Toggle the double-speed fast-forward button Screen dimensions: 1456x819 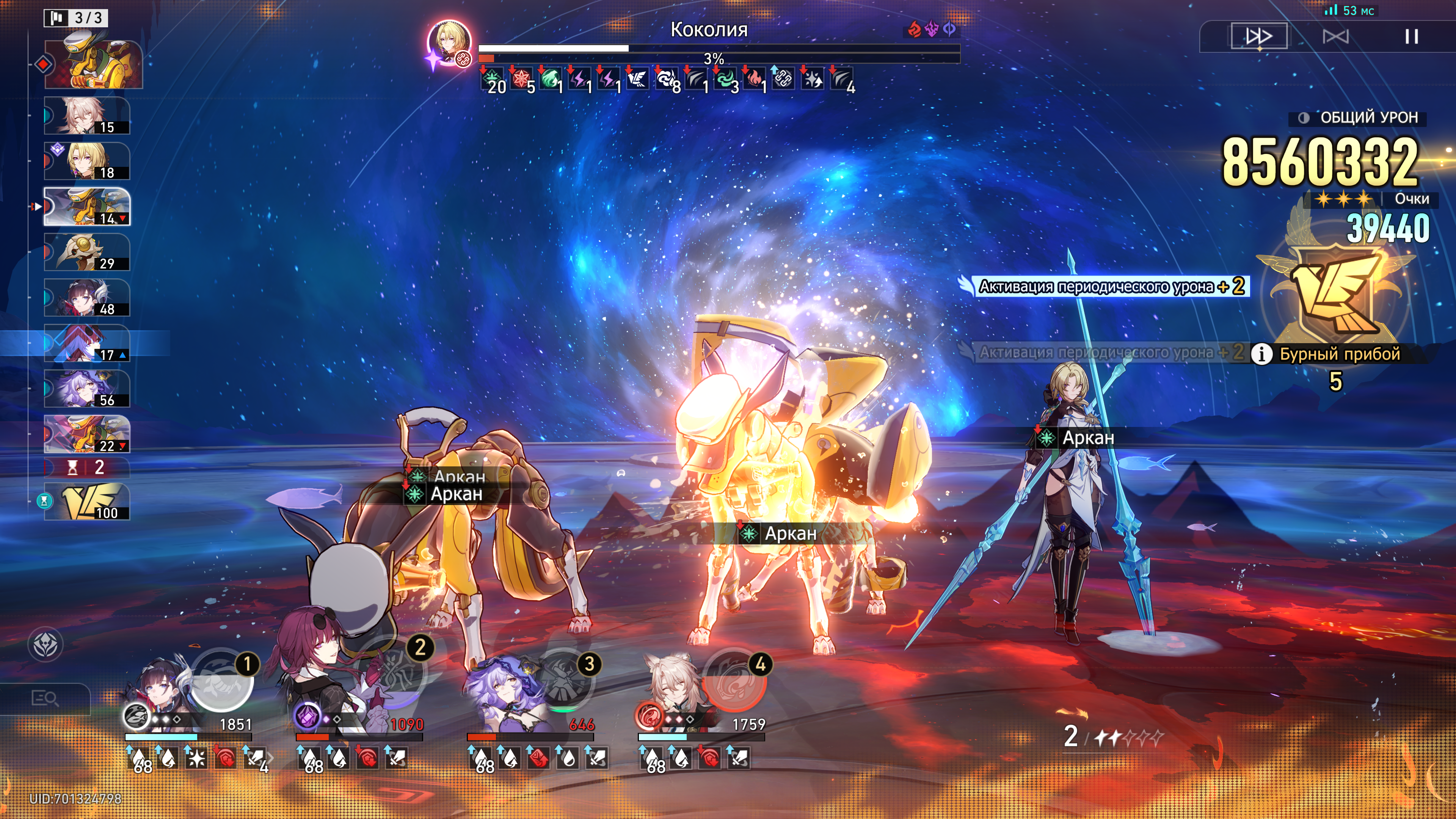click(1259, 37)
